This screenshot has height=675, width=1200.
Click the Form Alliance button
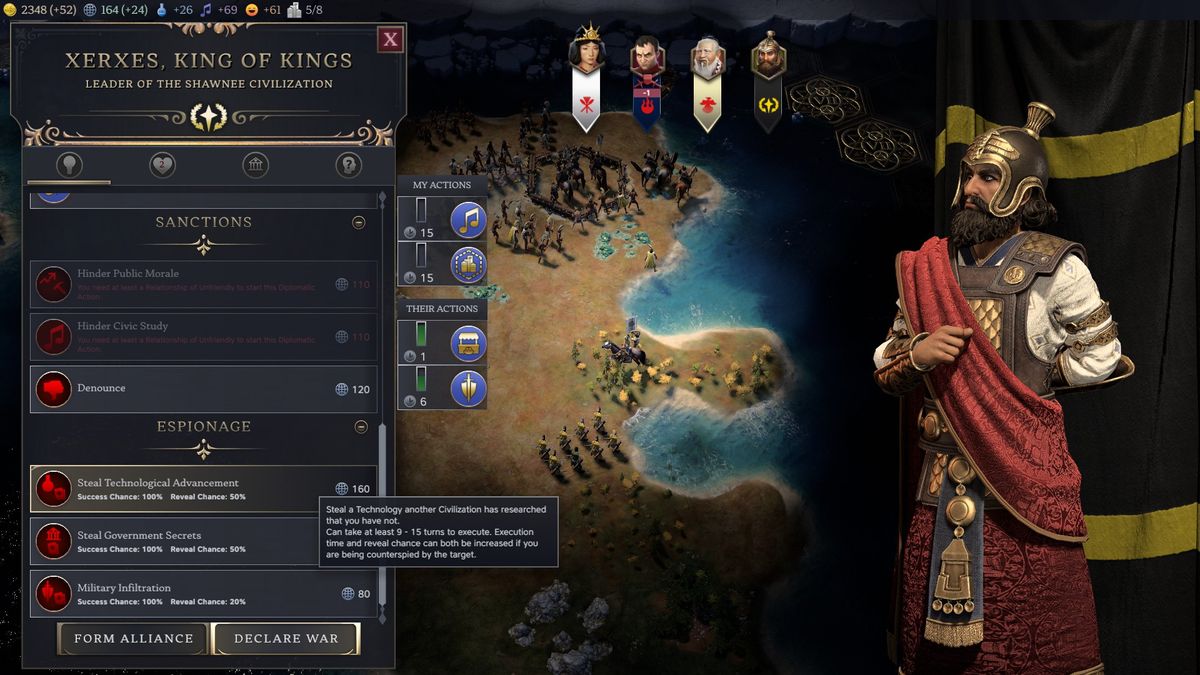133,638
